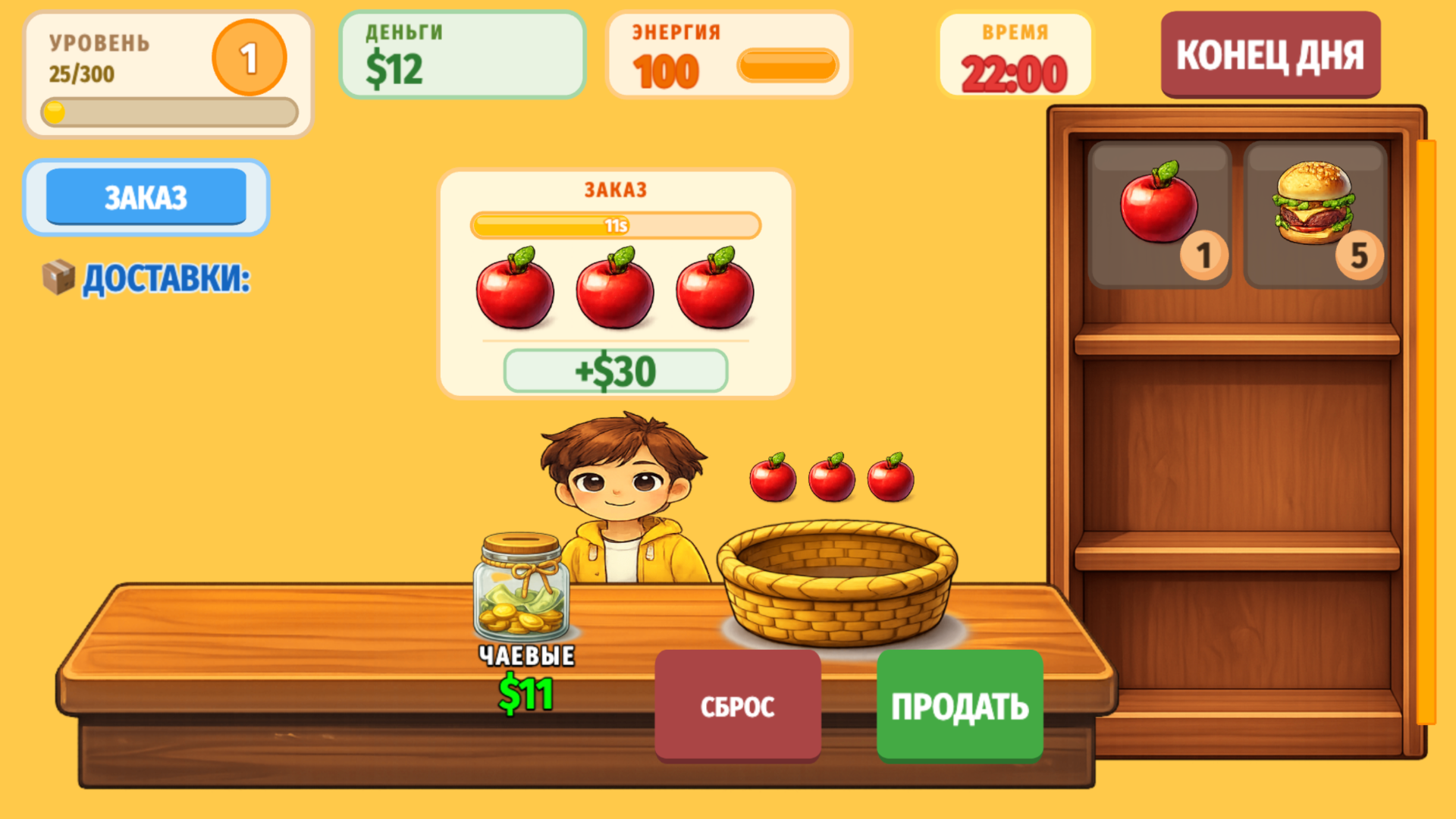This screenshot has height=819, width=1456.
Task: Open the ЗАКАЗ panel
Action: point(146,196)
